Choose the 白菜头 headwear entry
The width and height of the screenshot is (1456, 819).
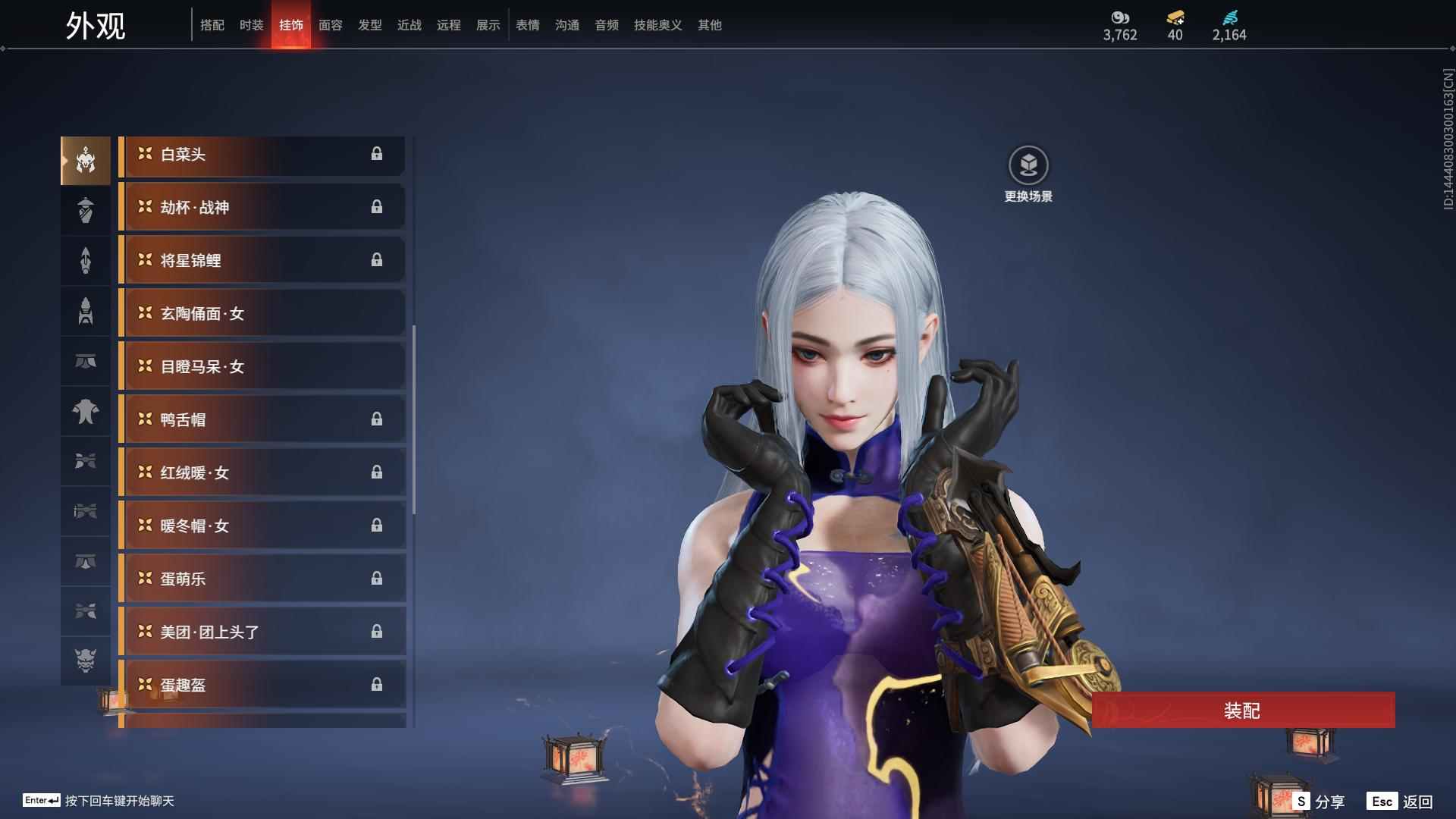tap(262, 155)
